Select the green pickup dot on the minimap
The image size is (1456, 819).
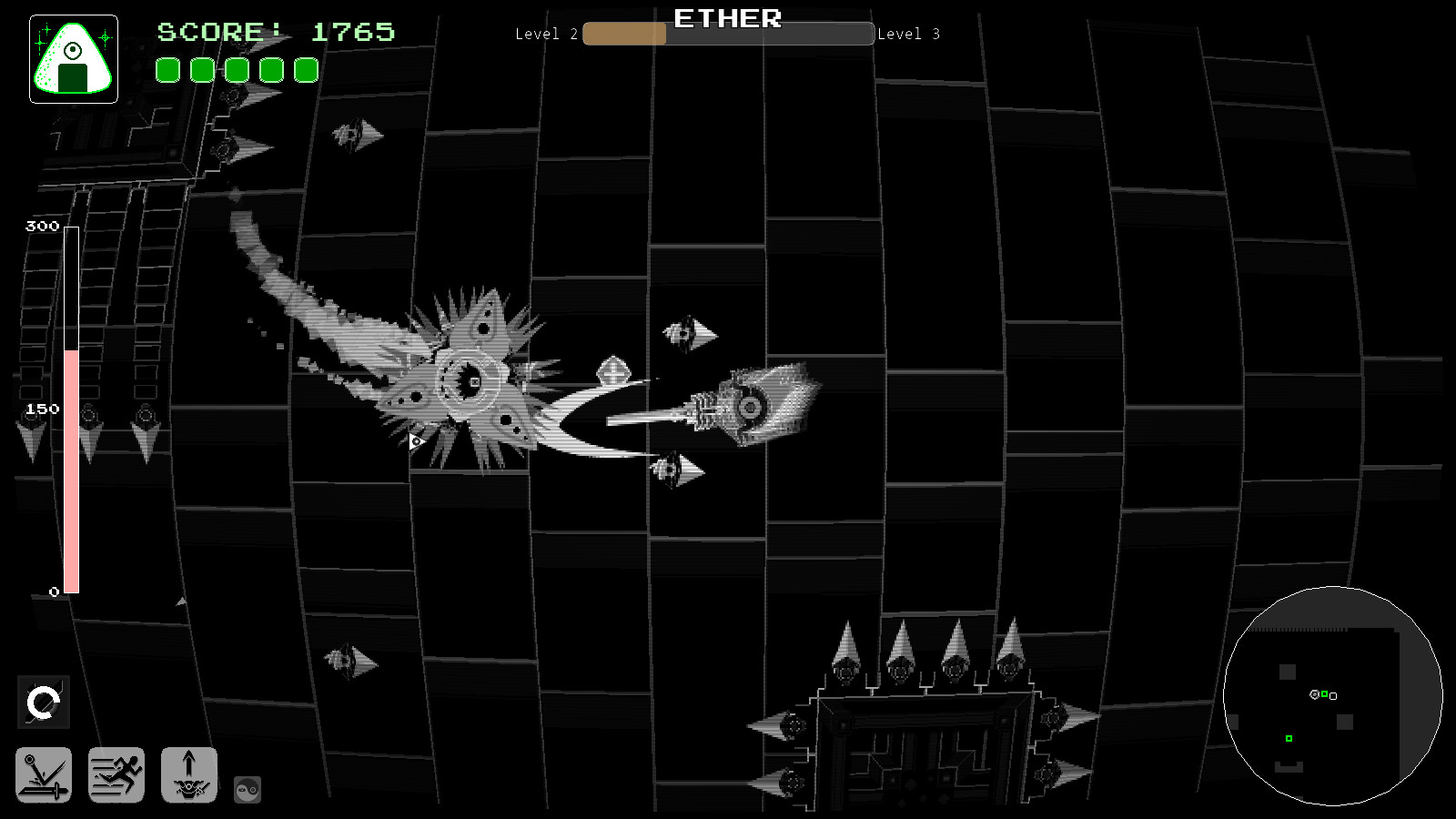pyautogui.click(x=1288, y=738)
